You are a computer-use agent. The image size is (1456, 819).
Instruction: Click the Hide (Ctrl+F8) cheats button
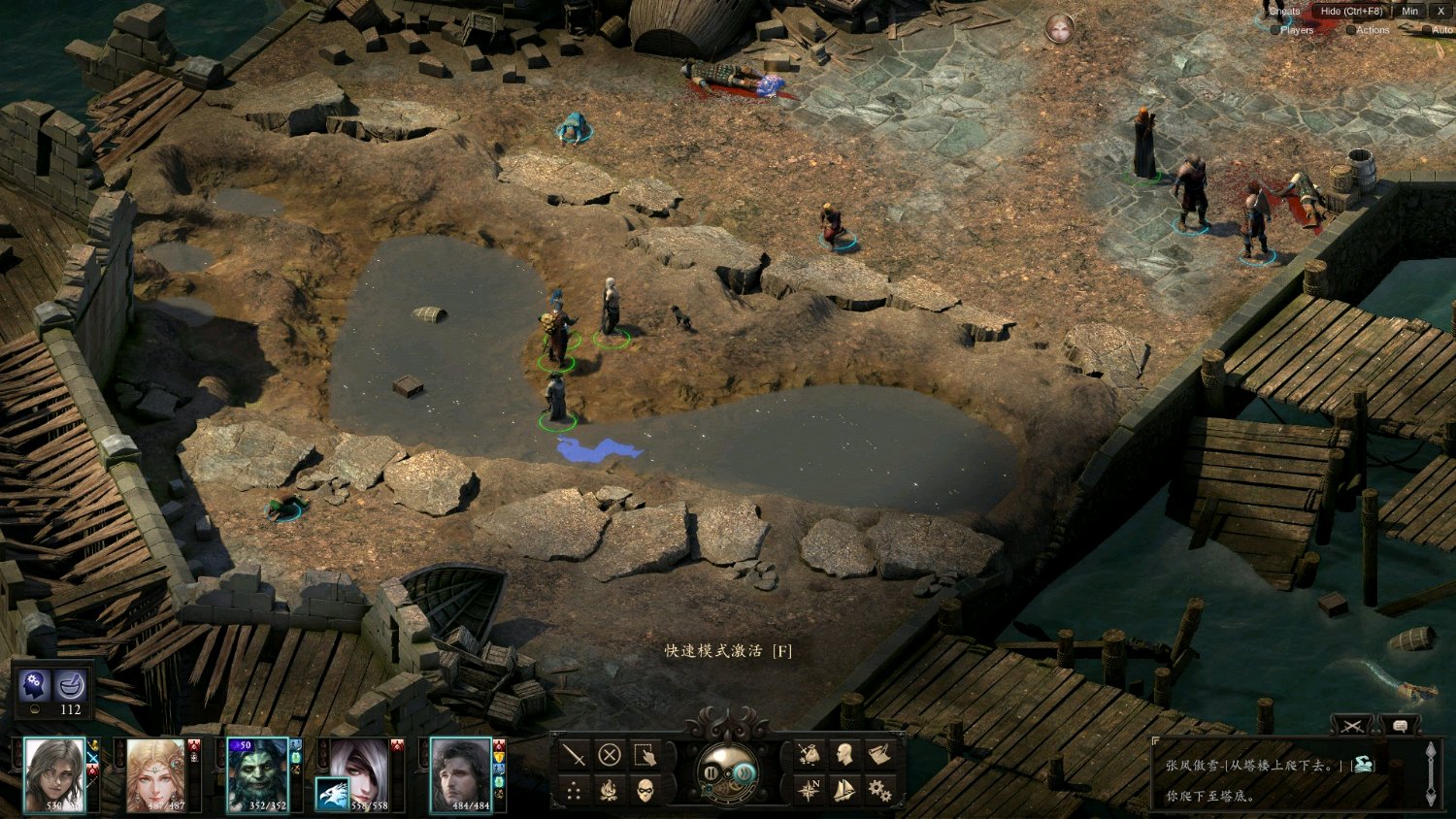(x=1350, y=11)
